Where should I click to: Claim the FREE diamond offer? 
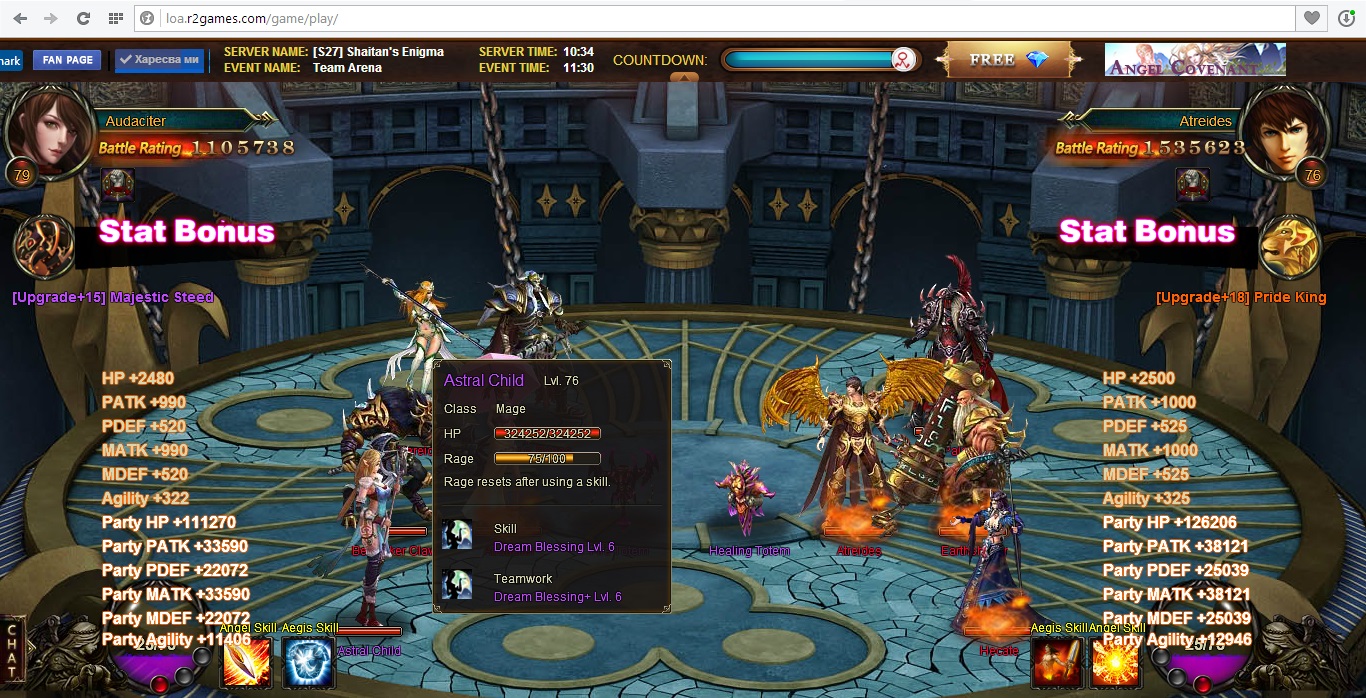(1008, 60)
